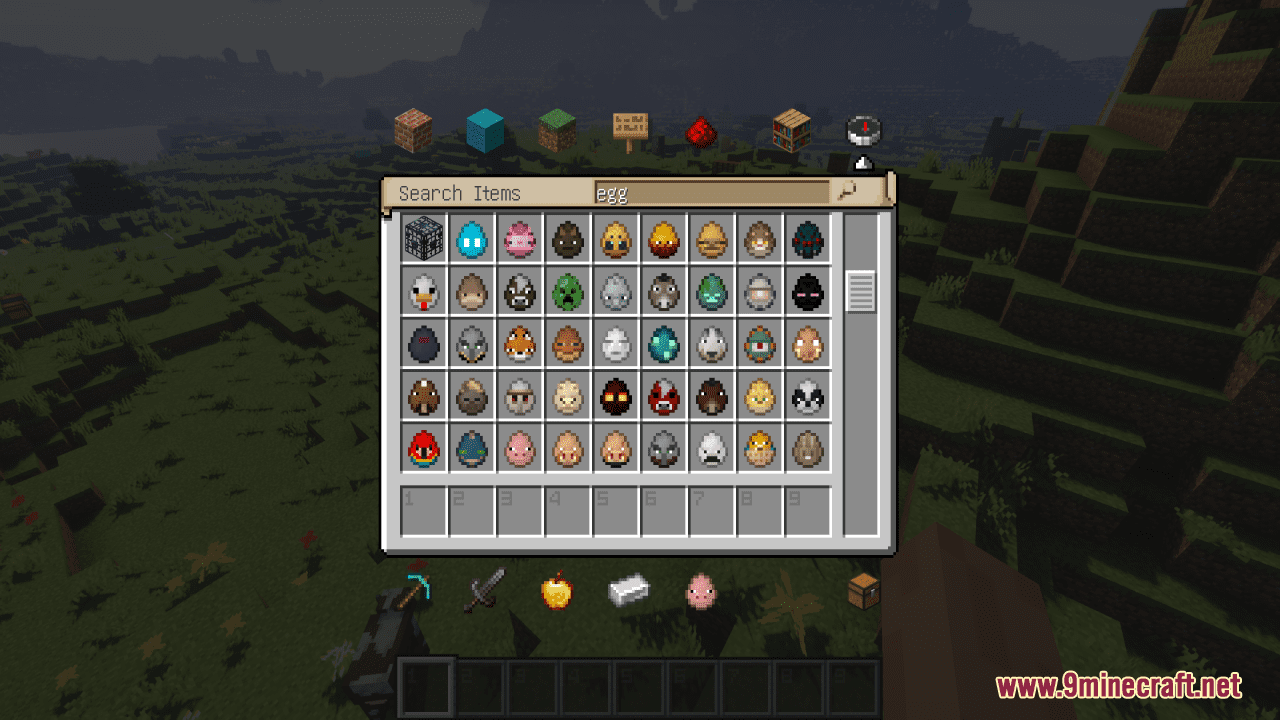Pick the Creeper spawn egg
Viewport: 1280px width, 720px height.
[567, 292]
